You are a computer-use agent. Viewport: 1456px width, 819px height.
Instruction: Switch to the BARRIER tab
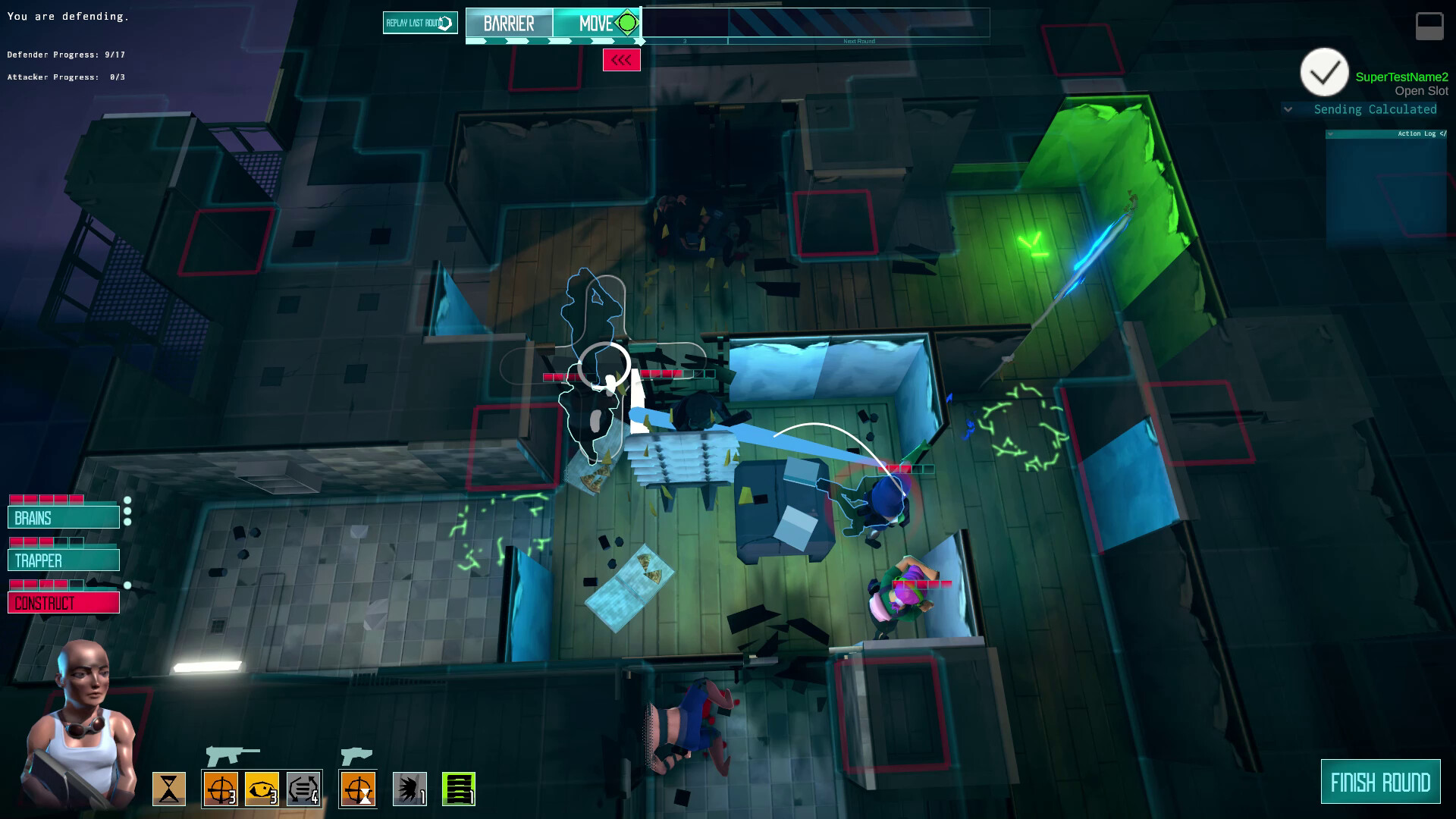click(510, 23)
